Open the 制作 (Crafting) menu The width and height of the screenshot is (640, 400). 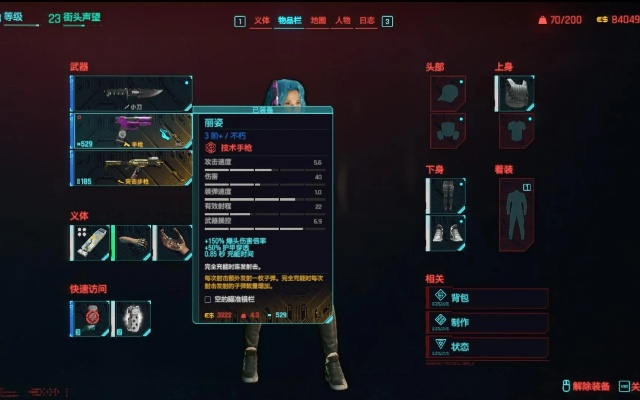(487, 322)
